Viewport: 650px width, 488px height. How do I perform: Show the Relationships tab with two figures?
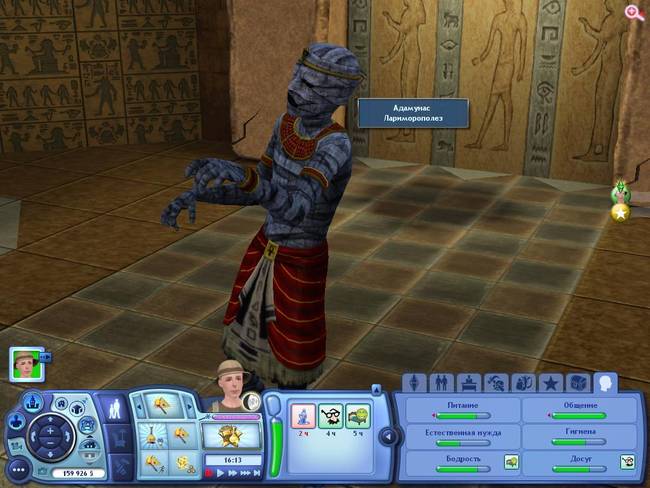point(440,383)
